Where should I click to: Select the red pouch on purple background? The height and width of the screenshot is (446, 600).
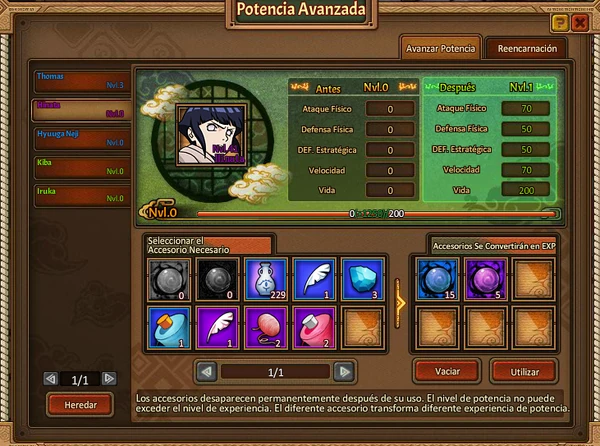tap(263, 326)
